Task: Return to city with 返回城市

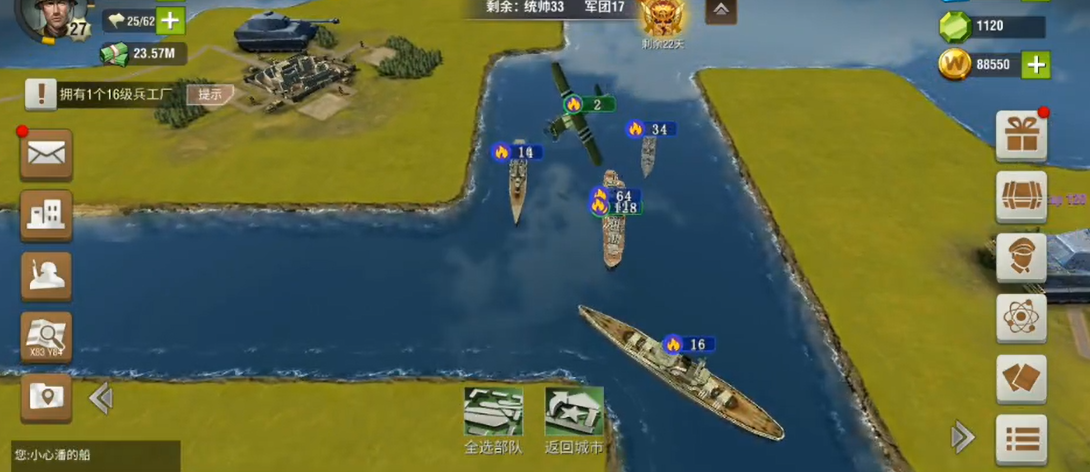Action: [x=574, y=419]
